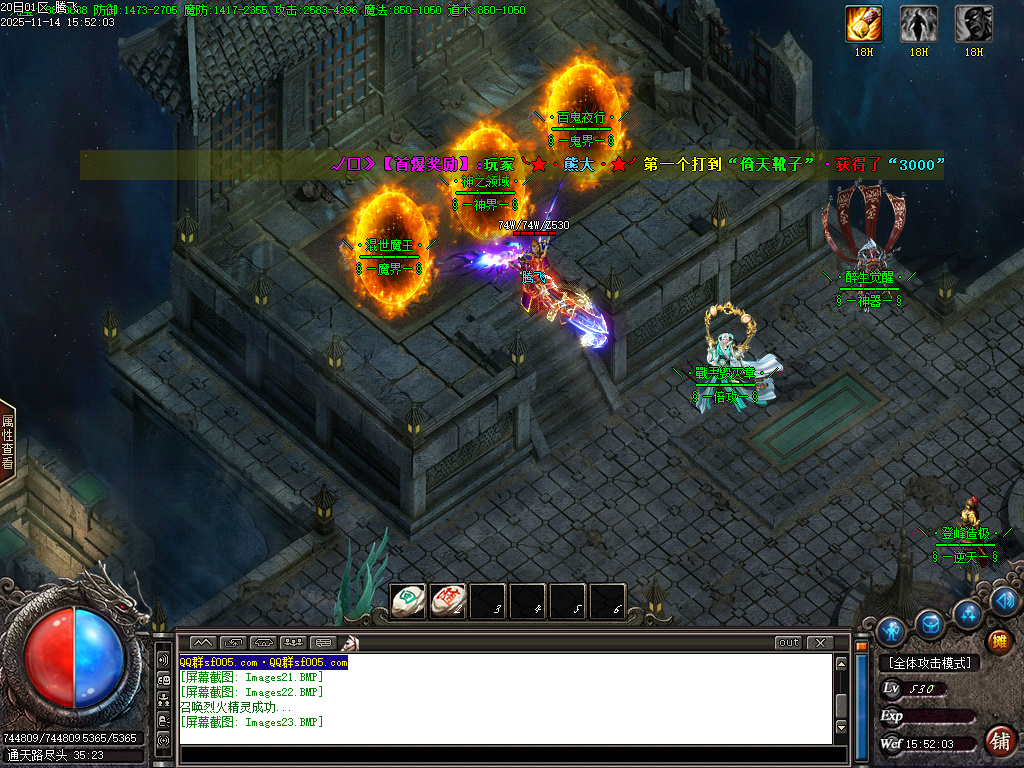Select the shadow figures buff icon

coord(919,23)
